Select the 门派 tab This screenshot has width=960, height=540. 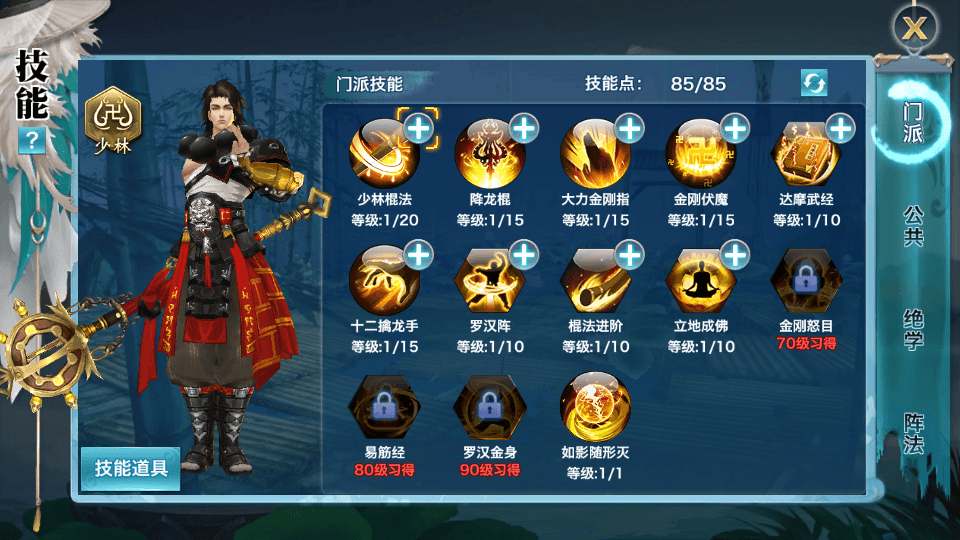tap(912, 121)
